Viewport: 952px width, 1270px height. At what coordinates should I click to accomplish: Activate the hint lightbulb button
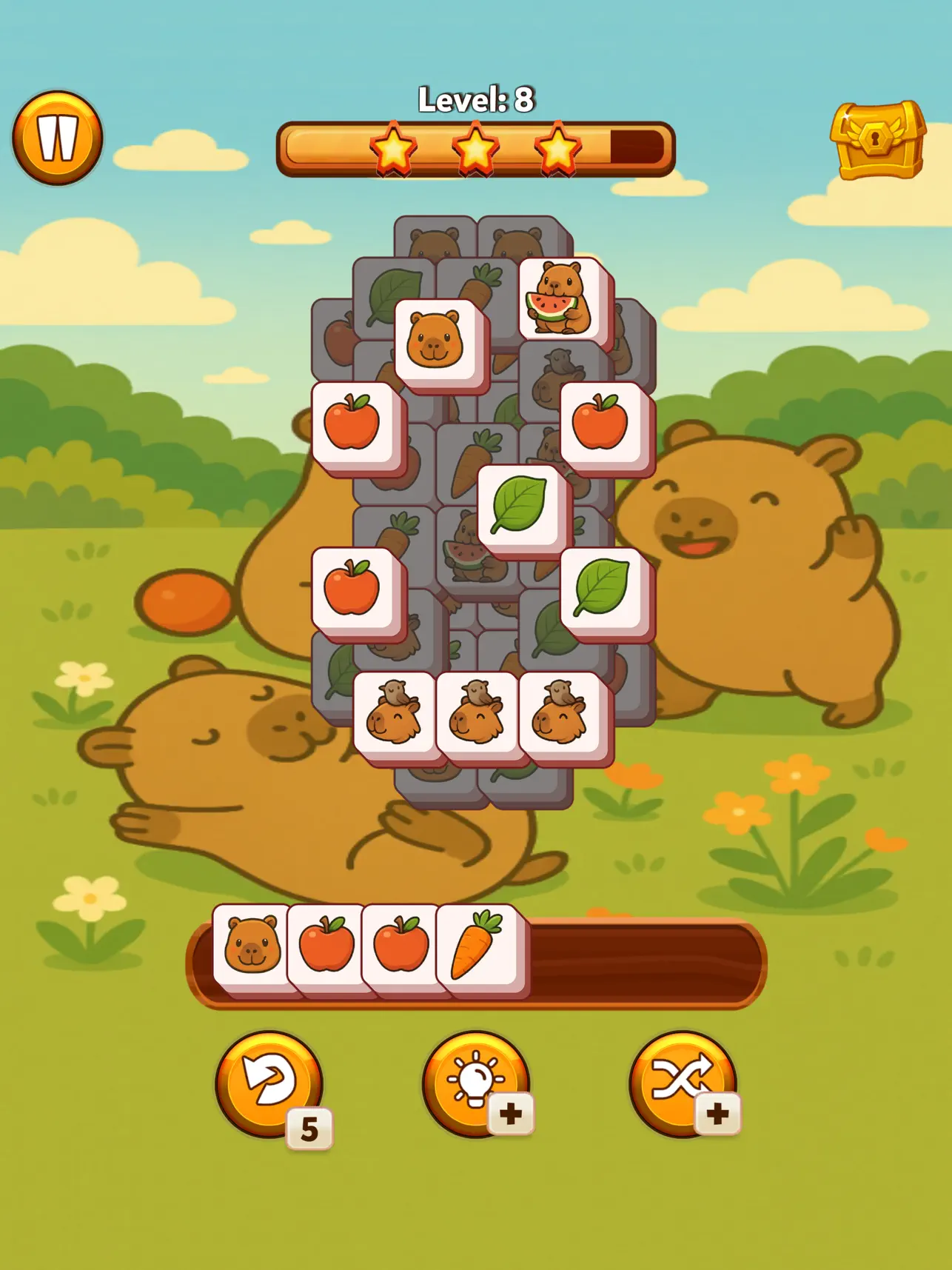476,1103
